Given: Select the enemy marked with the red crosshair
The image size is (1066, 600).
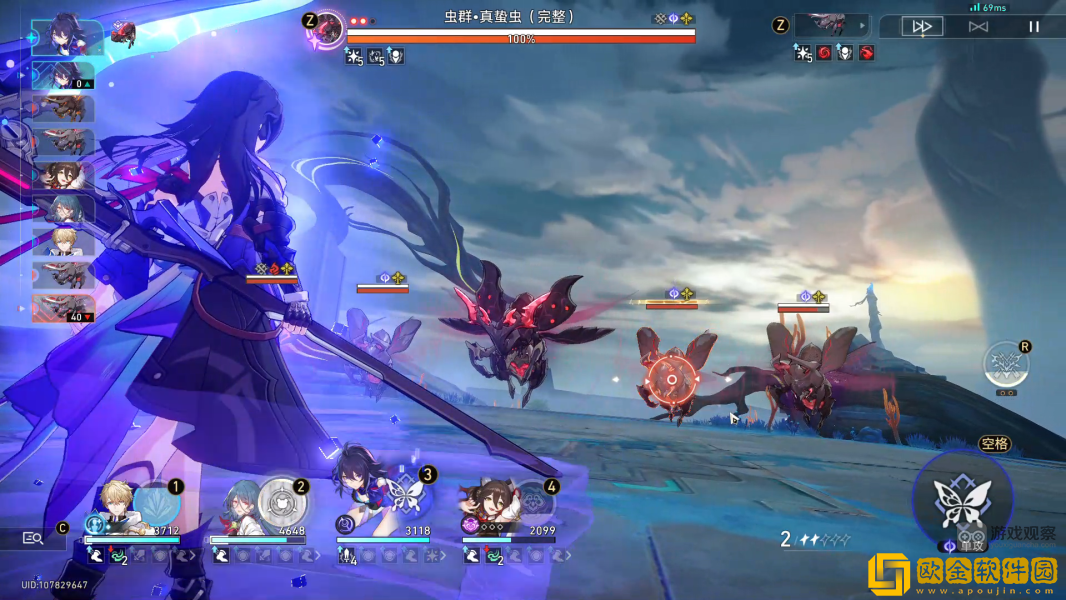Looking at the screenshot, I should [670, 378].
